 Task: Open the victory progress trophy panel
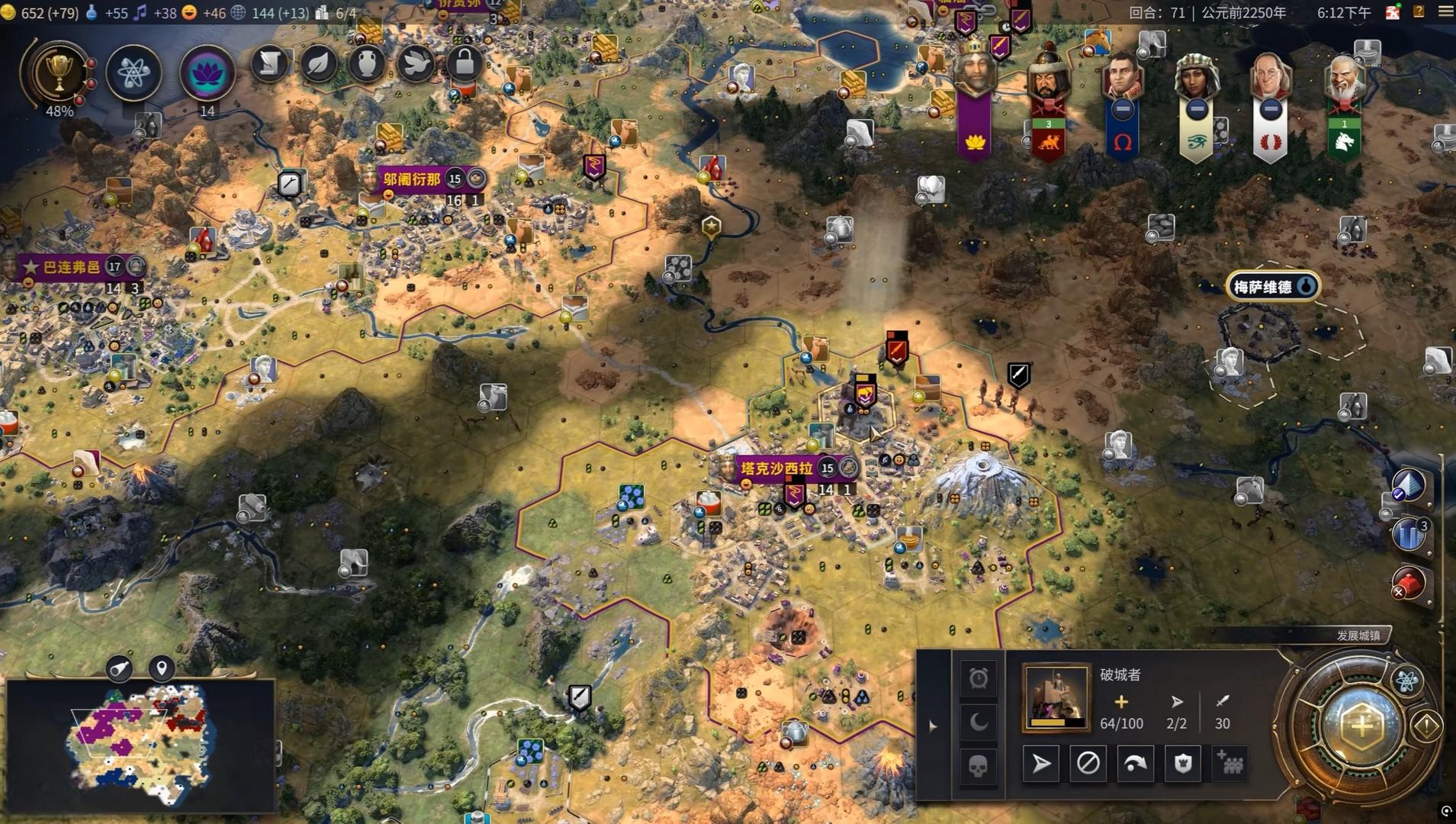coord(59,72)
